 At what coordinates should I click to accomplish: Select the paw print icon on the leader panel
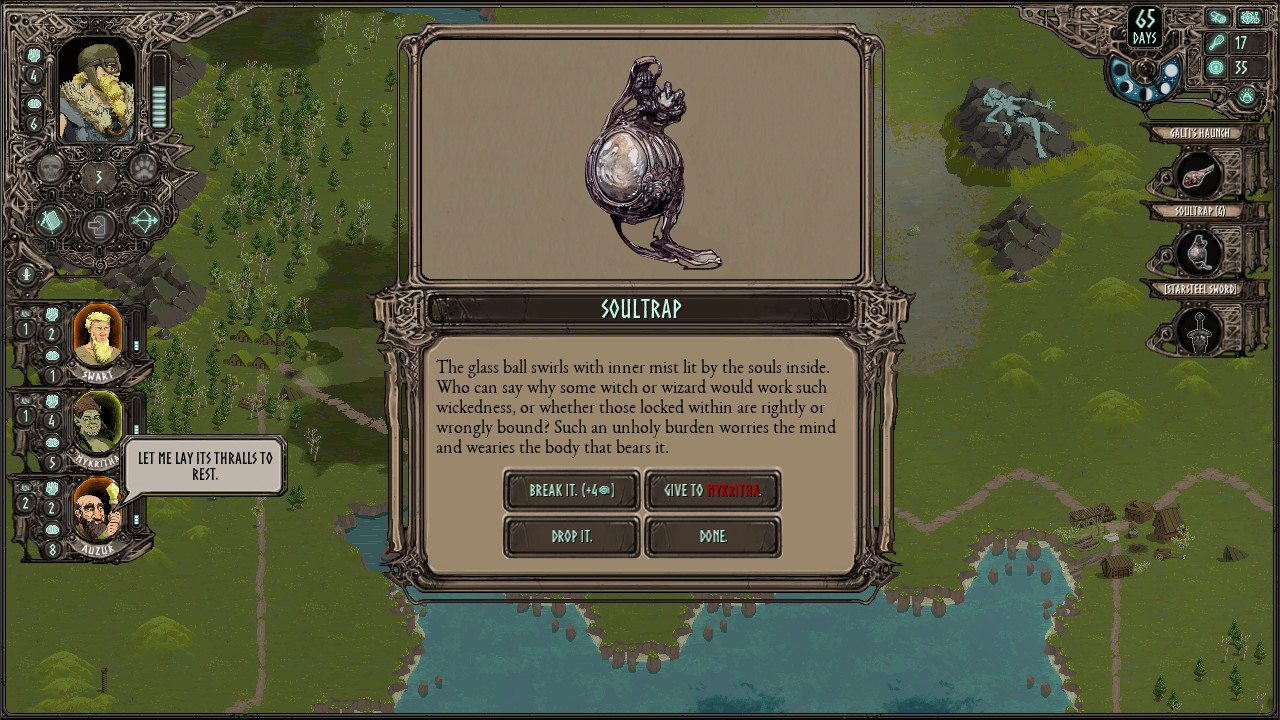tap(145, 170)
